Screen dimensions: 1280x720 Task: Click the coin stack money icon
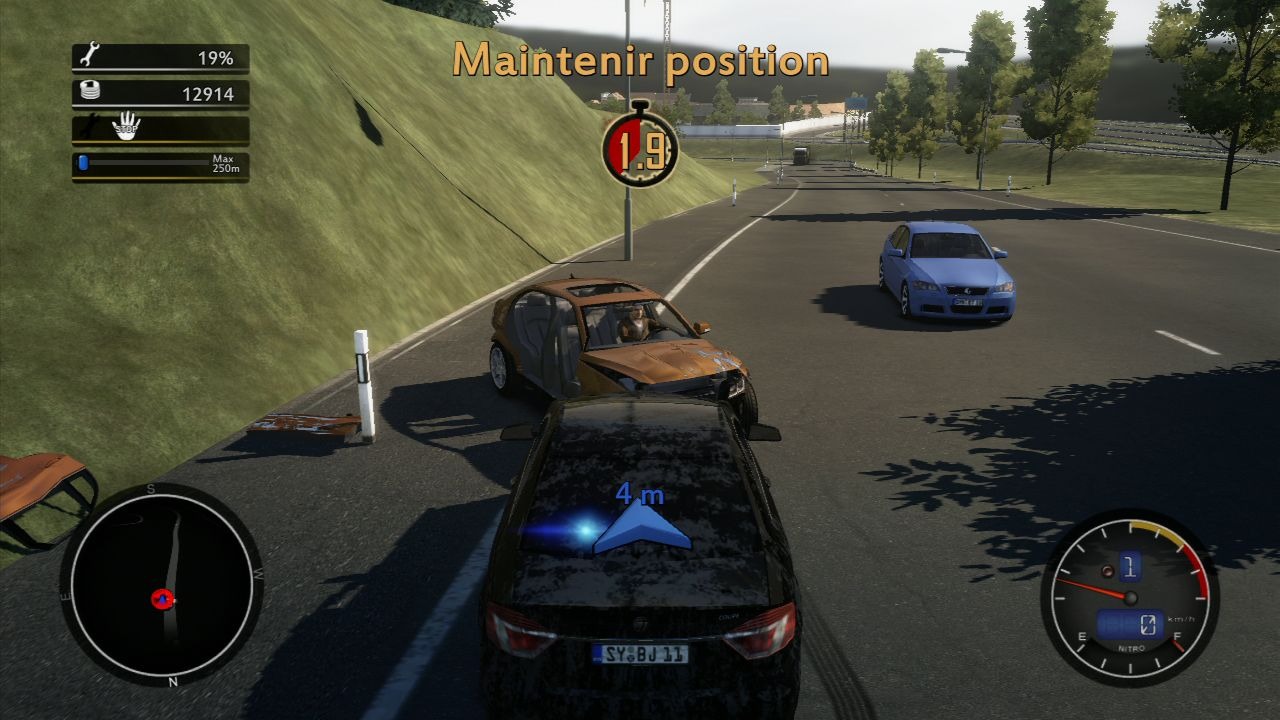pos(89,93)
